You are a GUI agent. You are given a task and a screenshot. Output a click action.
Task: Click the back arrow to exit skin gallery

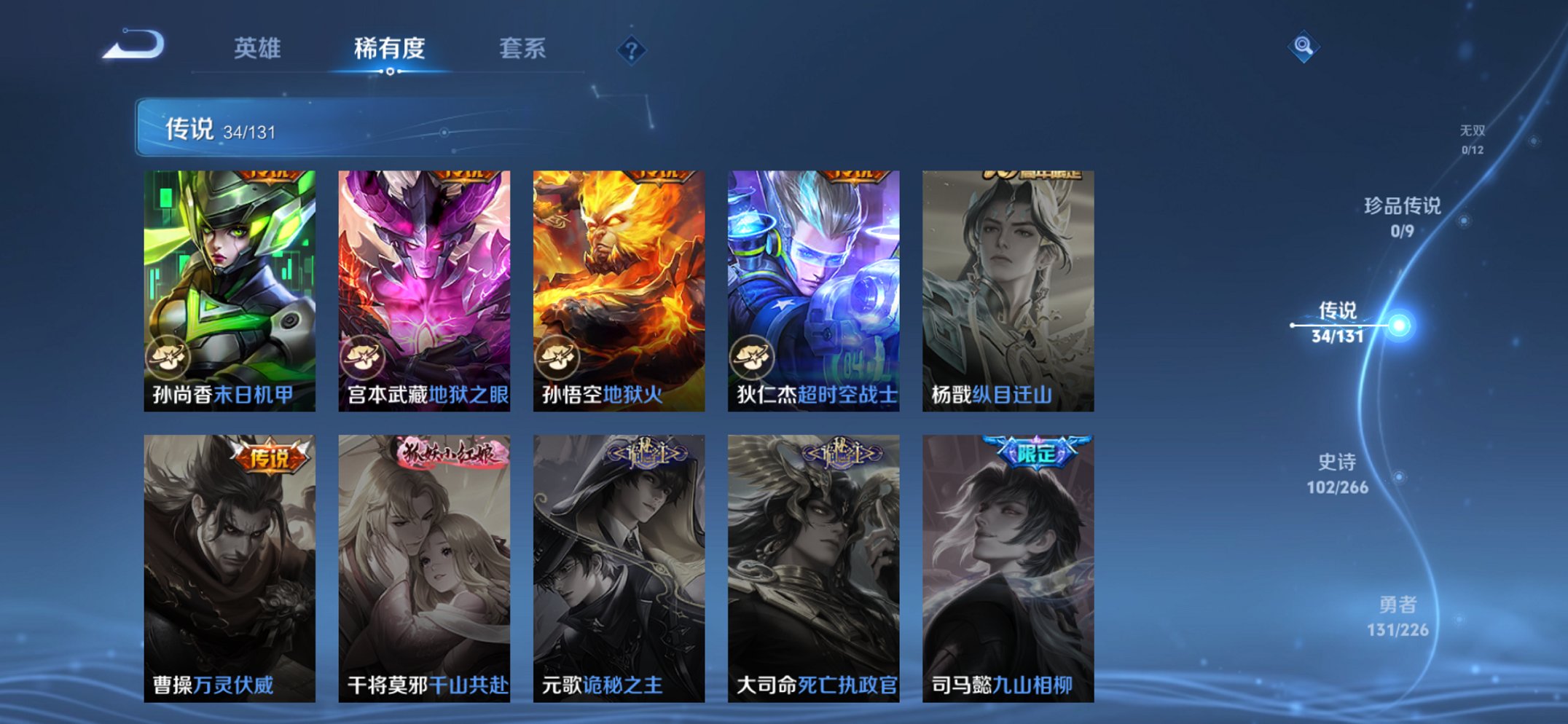[x=135, y=47]
